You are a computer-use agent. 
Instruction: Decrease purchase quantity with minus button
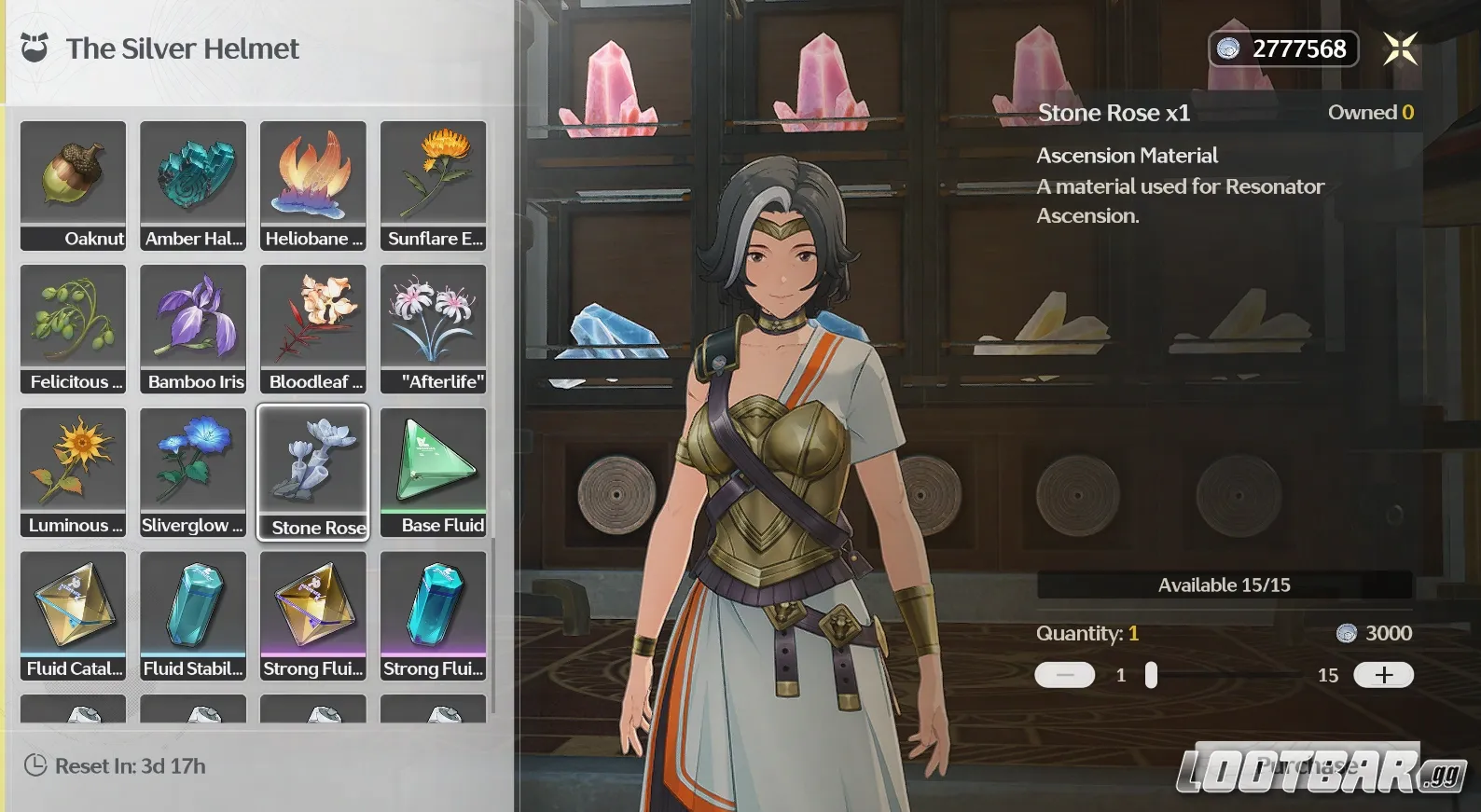point(1064,675)
